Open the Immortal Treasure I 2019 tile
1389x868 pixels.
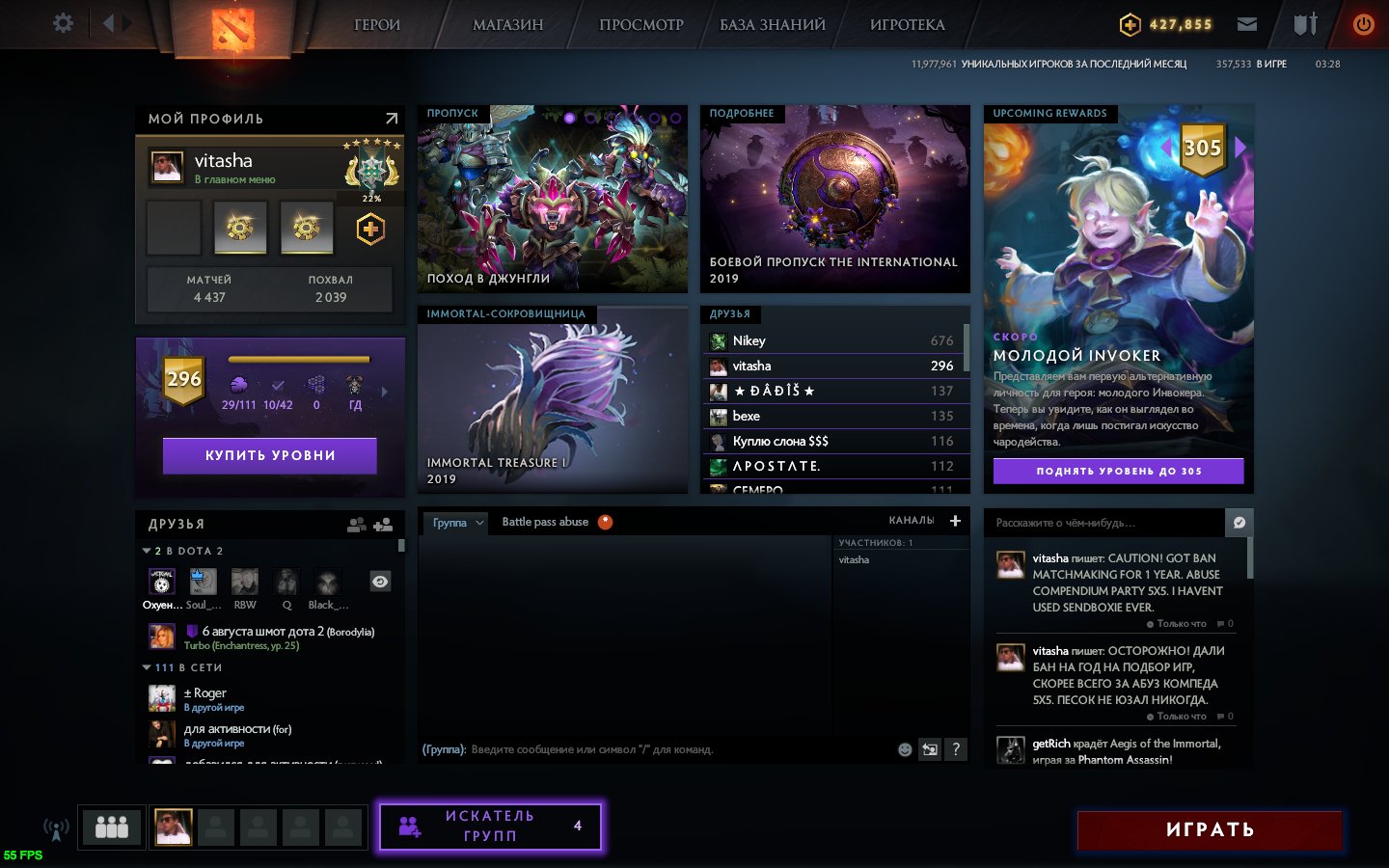pyautogui.click(x=552, y=400)
